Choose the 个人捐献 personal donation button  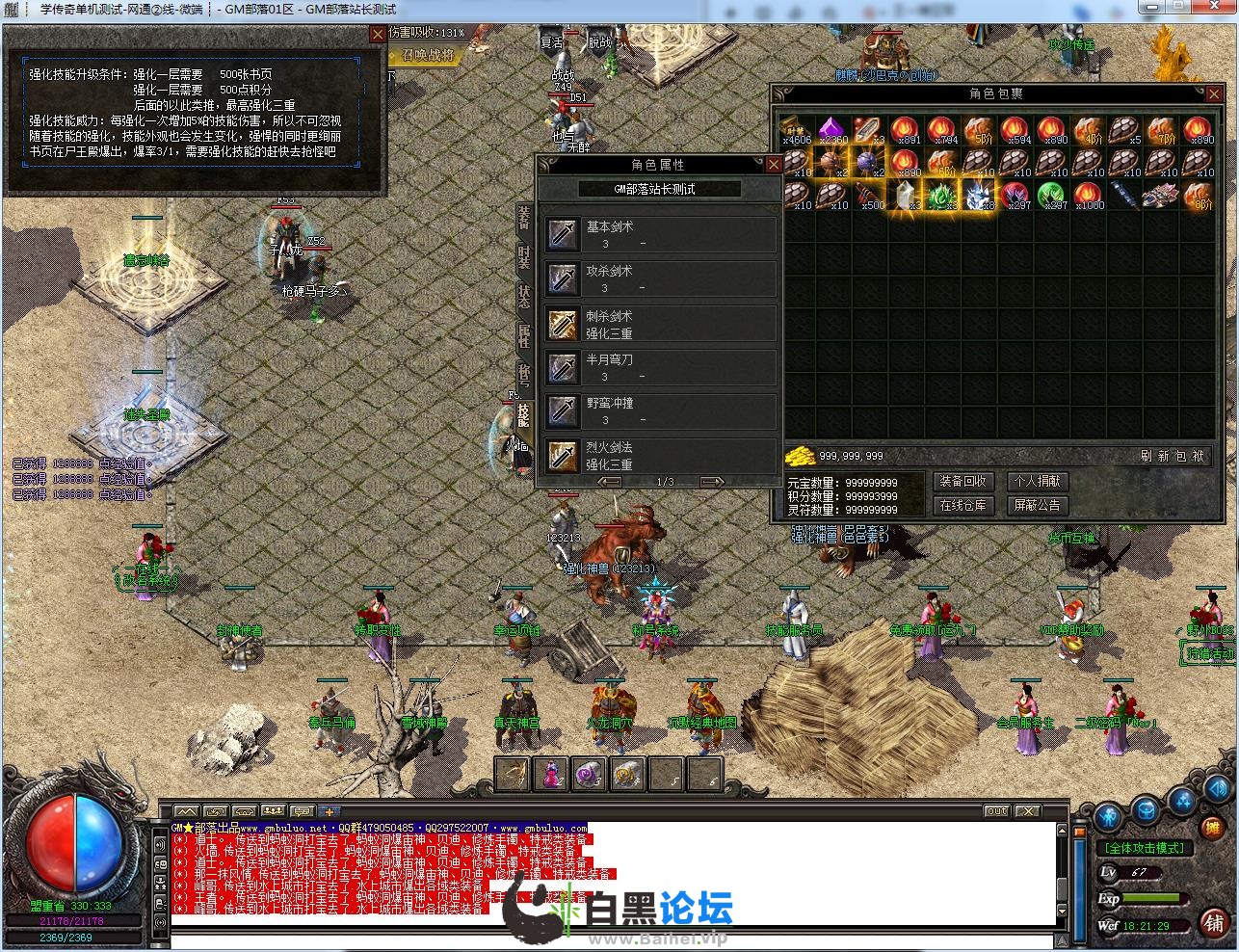coord(1037,481)
